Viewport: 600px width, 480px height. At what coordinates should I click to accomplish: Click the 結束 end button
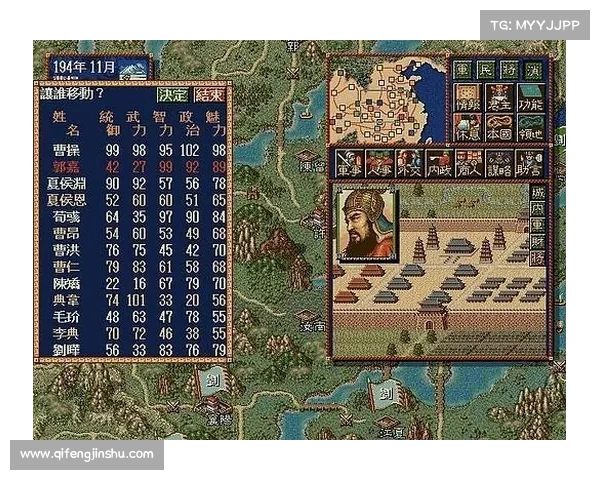209,95
